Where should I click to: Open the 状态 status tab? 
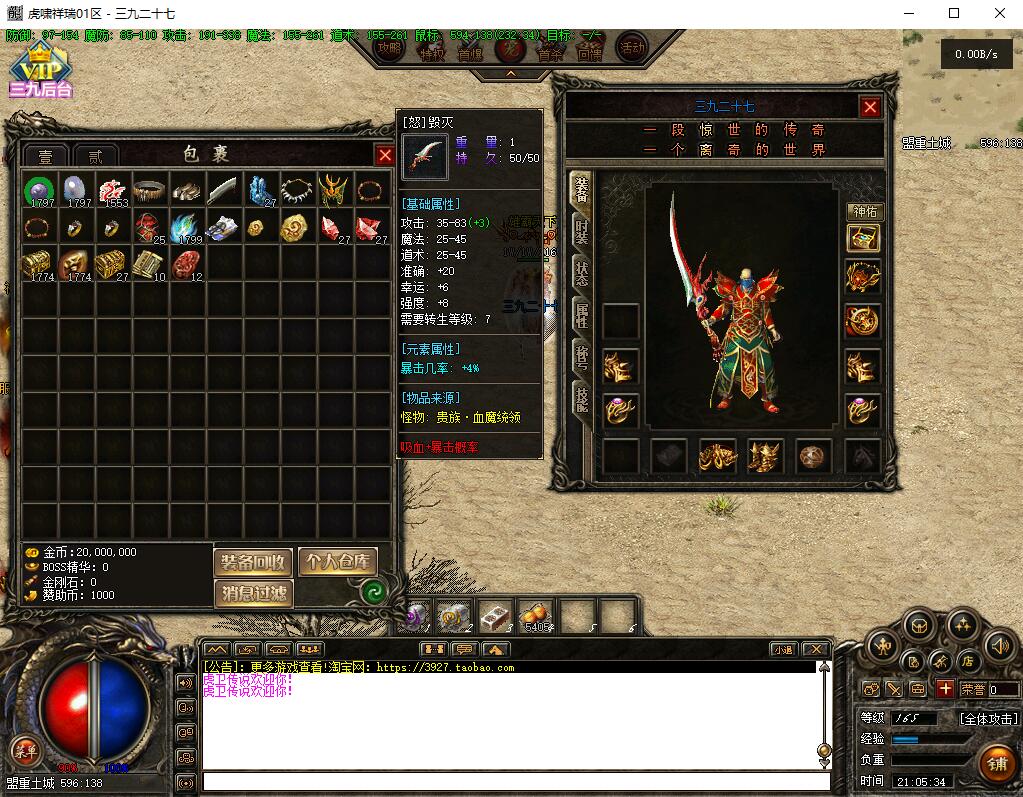click(x=581, y=274)
